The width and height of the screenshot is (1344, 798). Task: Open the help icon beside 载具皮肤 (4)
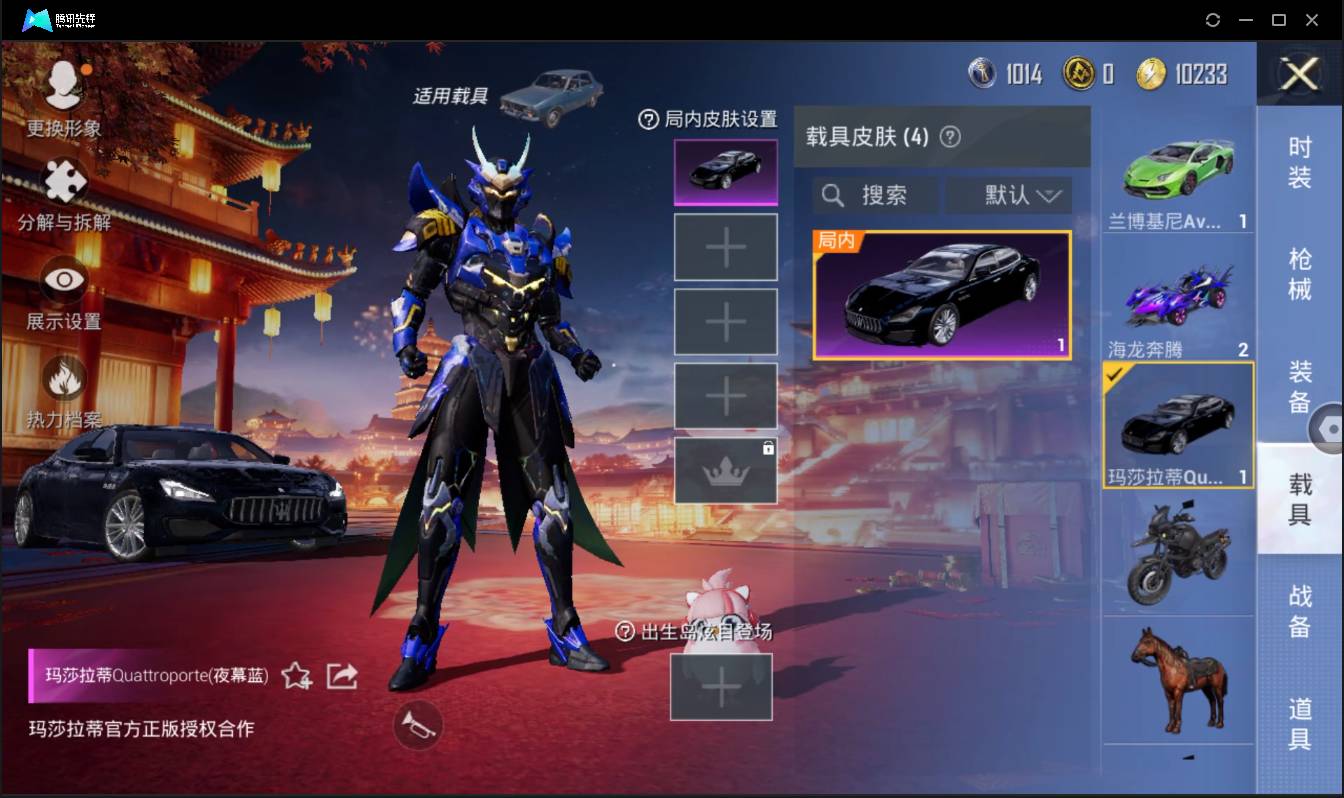tap(950, 135)
